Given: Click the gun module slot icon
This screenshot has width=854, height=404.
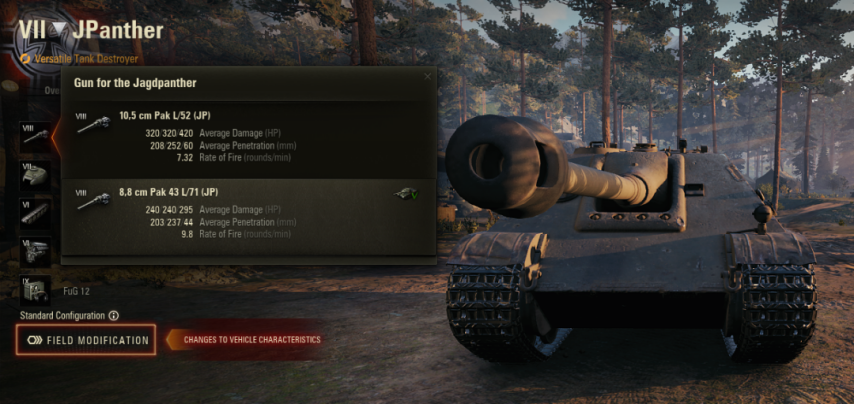Looking at the screenshot, I should pyautogui.click(x=34, y=135).
